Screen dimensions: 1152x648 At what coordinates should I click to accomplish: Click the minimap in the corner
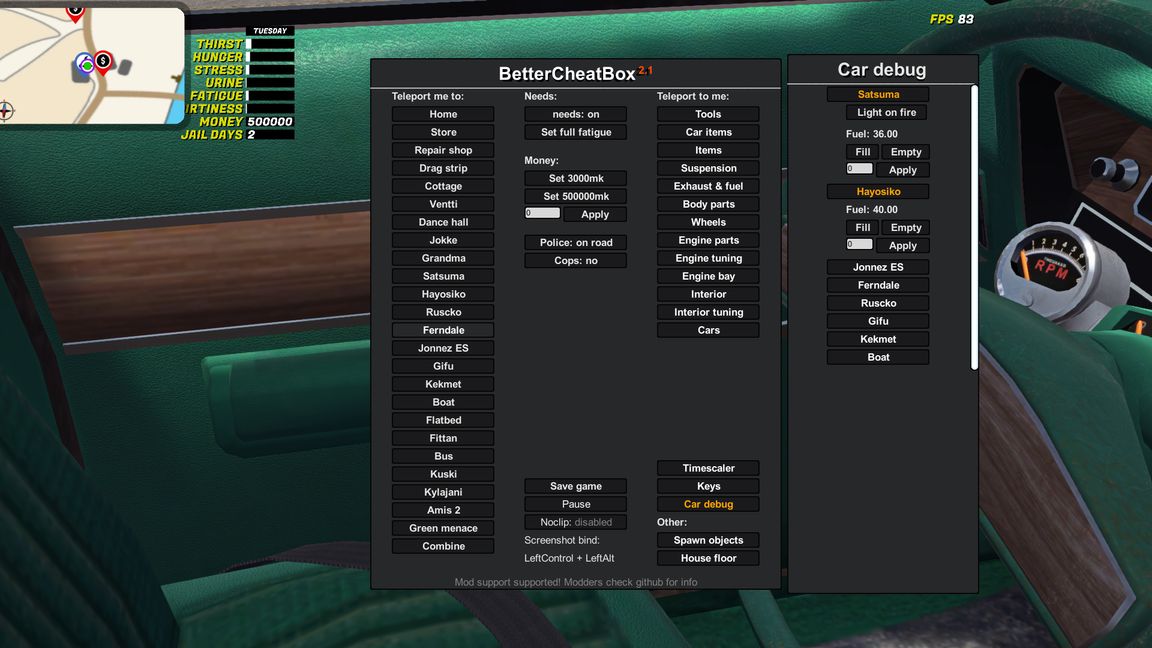(x=92, y=65)
